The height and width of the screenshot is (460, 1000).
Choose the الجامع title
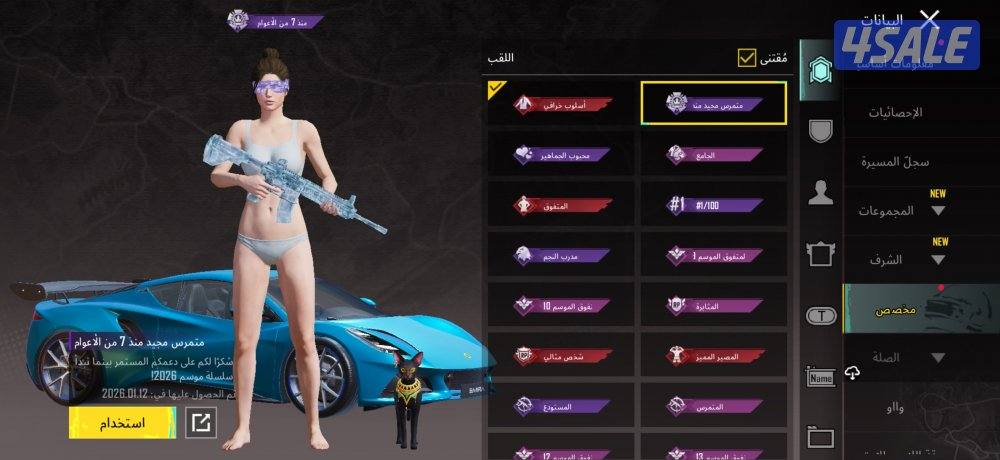(713, 154)
